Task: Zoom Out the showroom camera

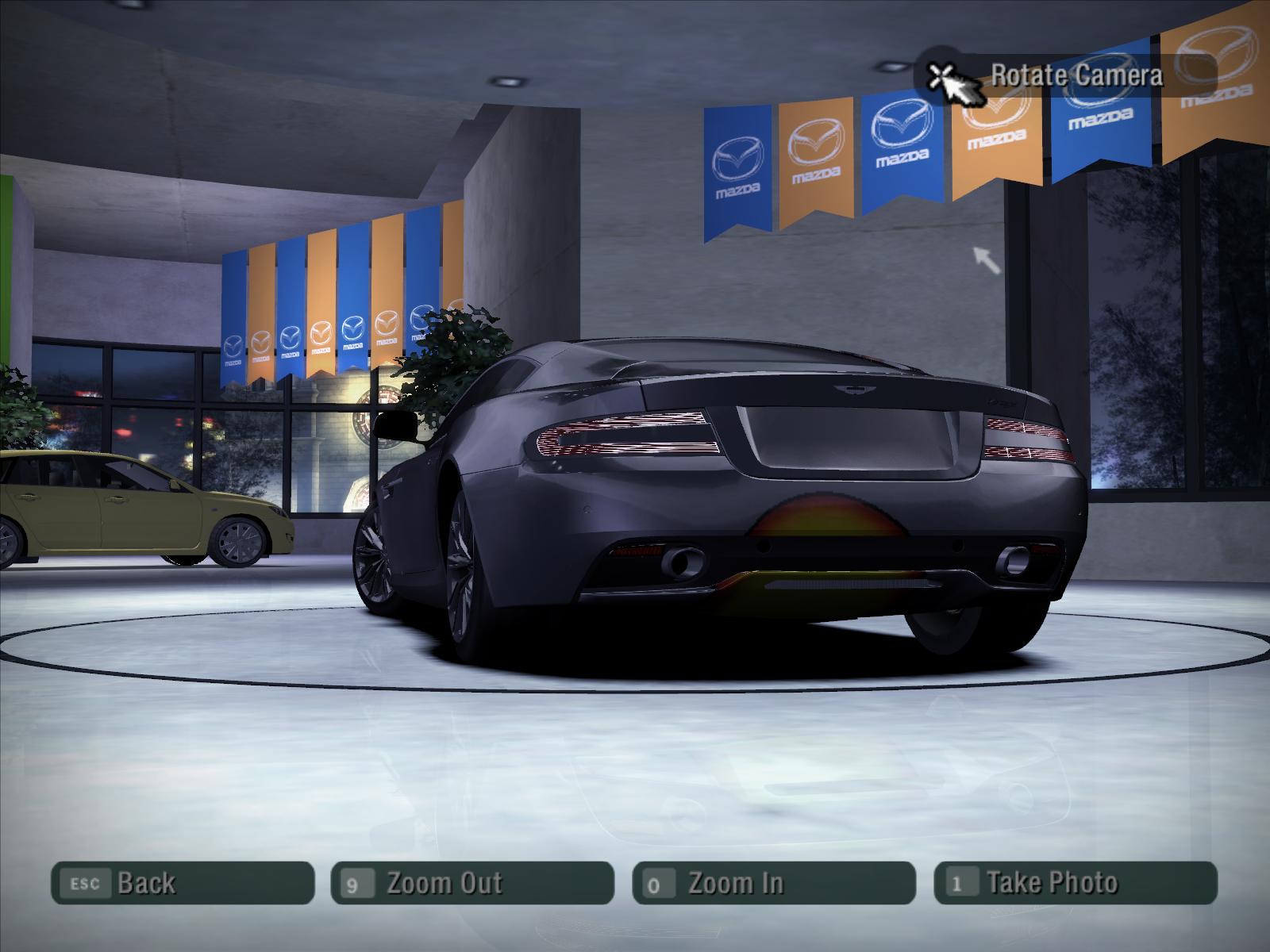Action: pos(472,883)
